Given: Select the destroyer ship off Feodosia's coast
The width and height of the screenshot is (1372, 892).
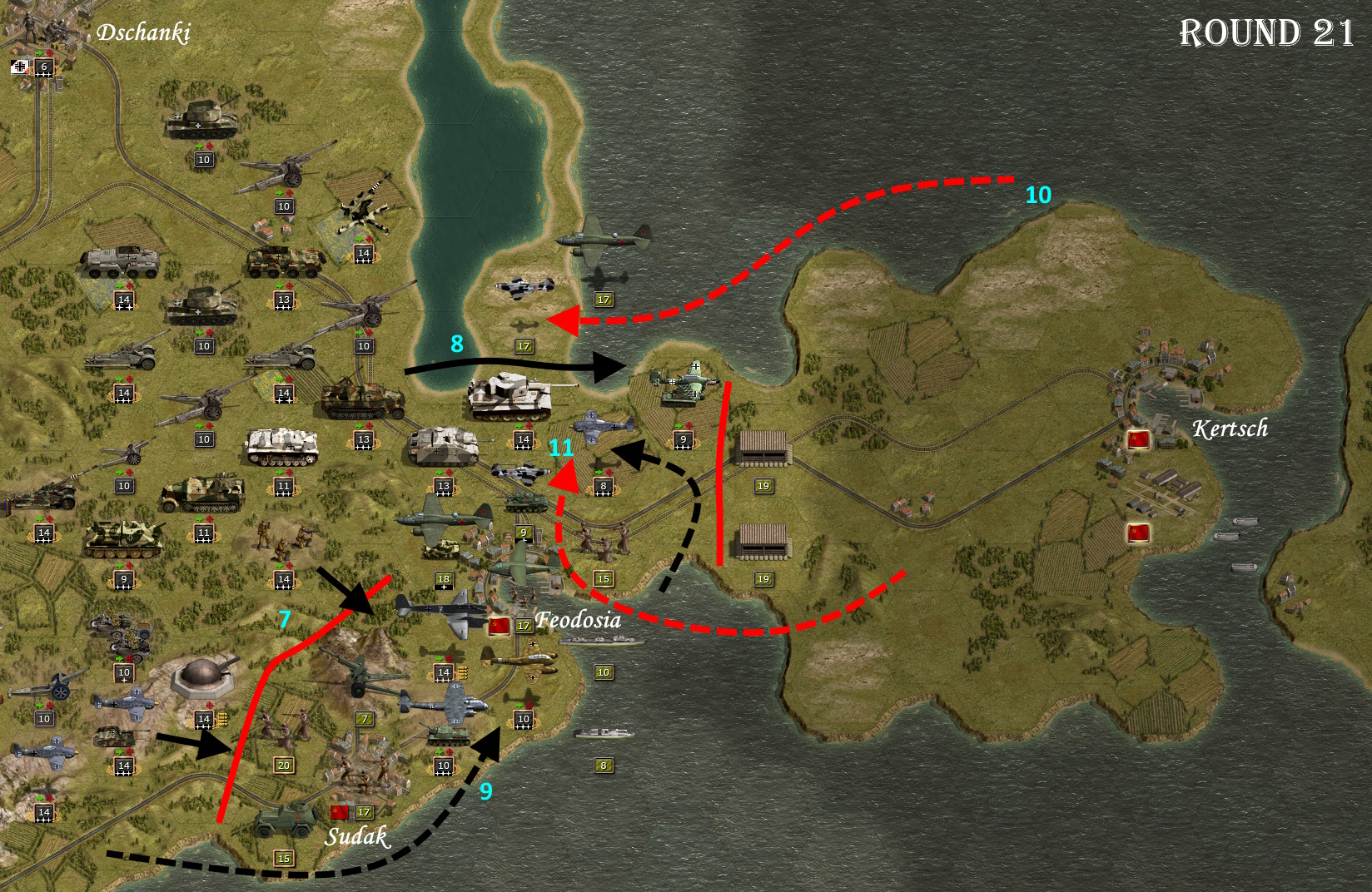Looking at the screenshot, I should 603,642.
